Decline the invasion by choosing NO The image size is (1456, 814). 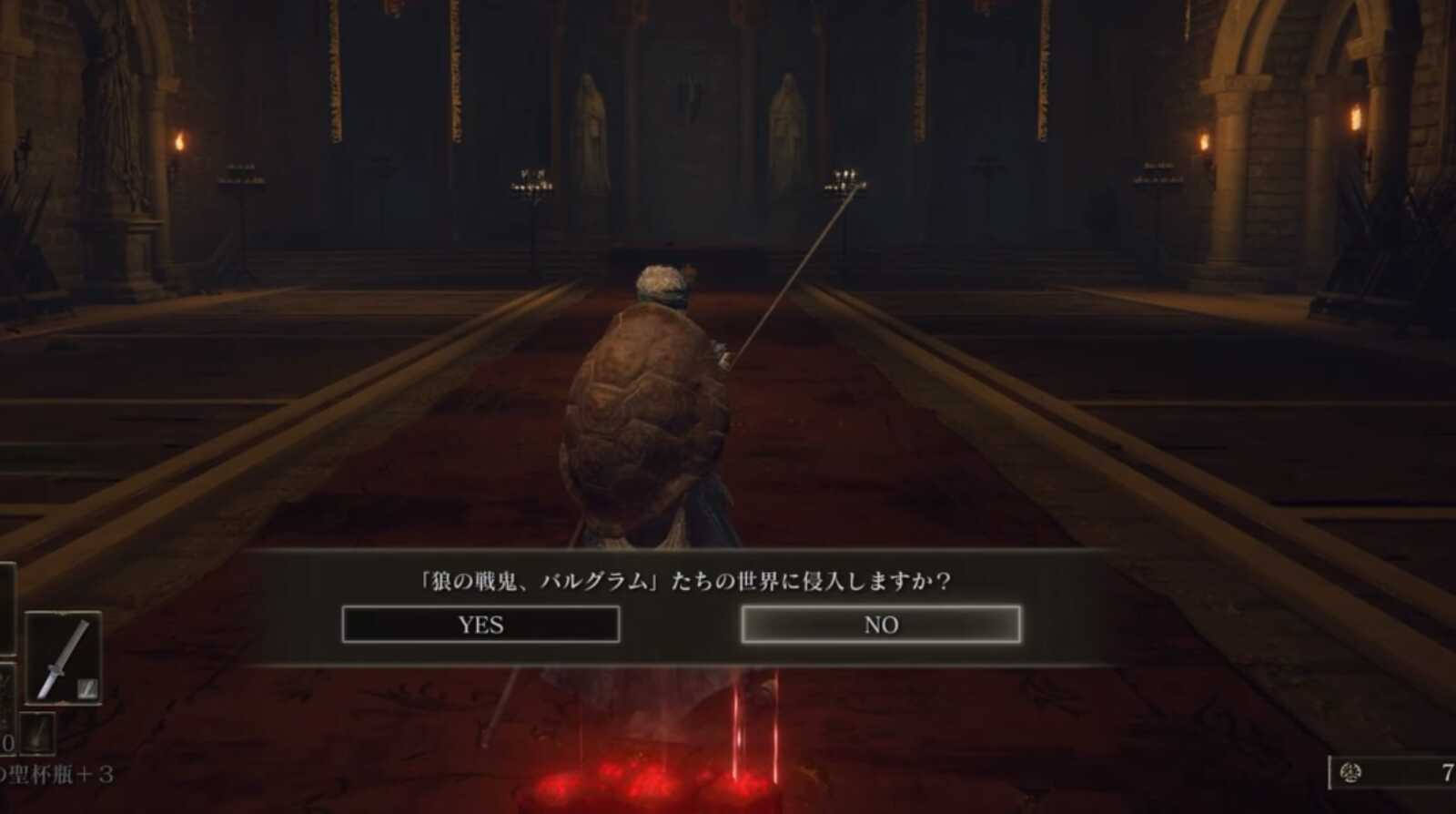coord(884,625)
